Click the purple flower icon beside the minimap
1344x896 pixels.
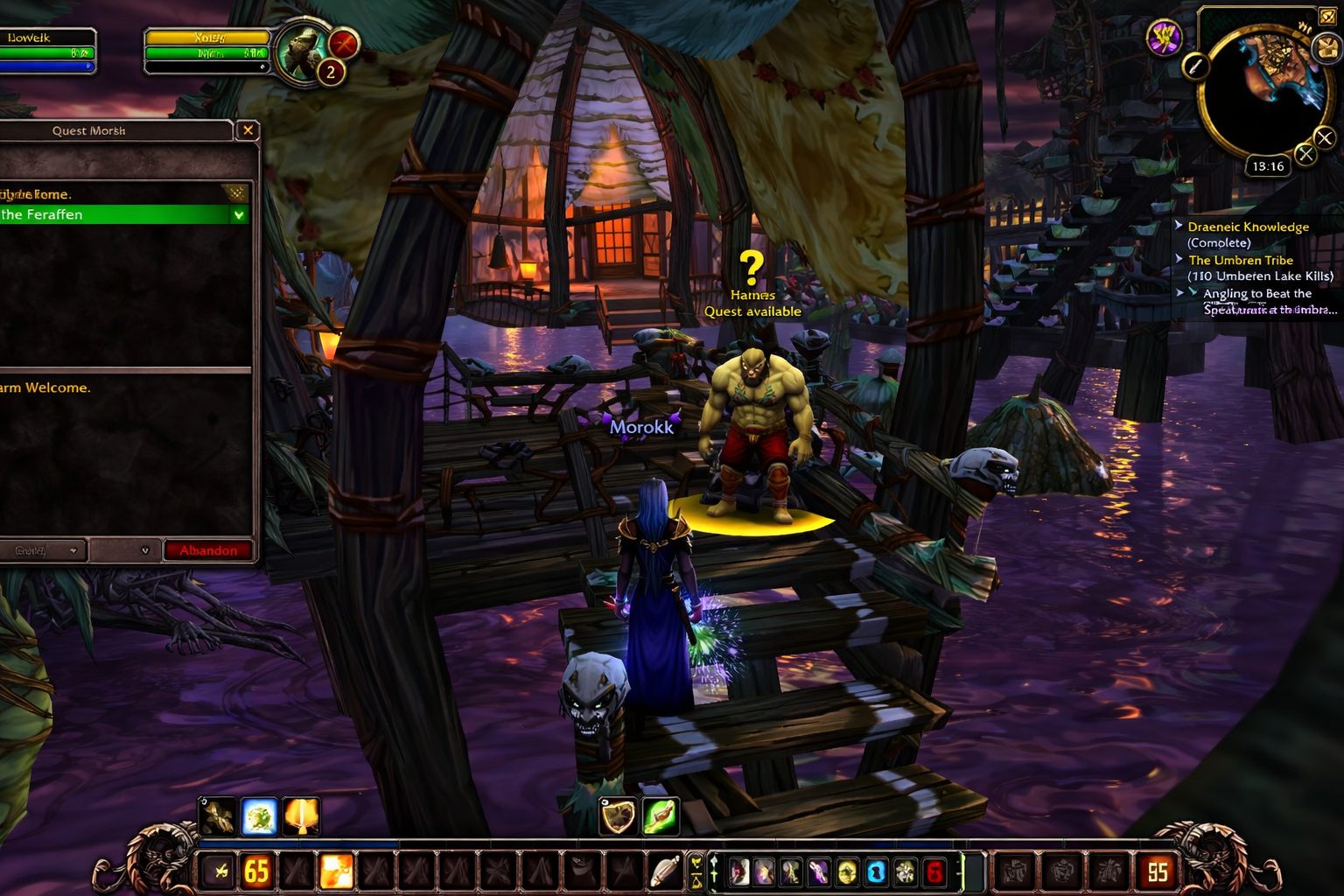click(1164, 38)
